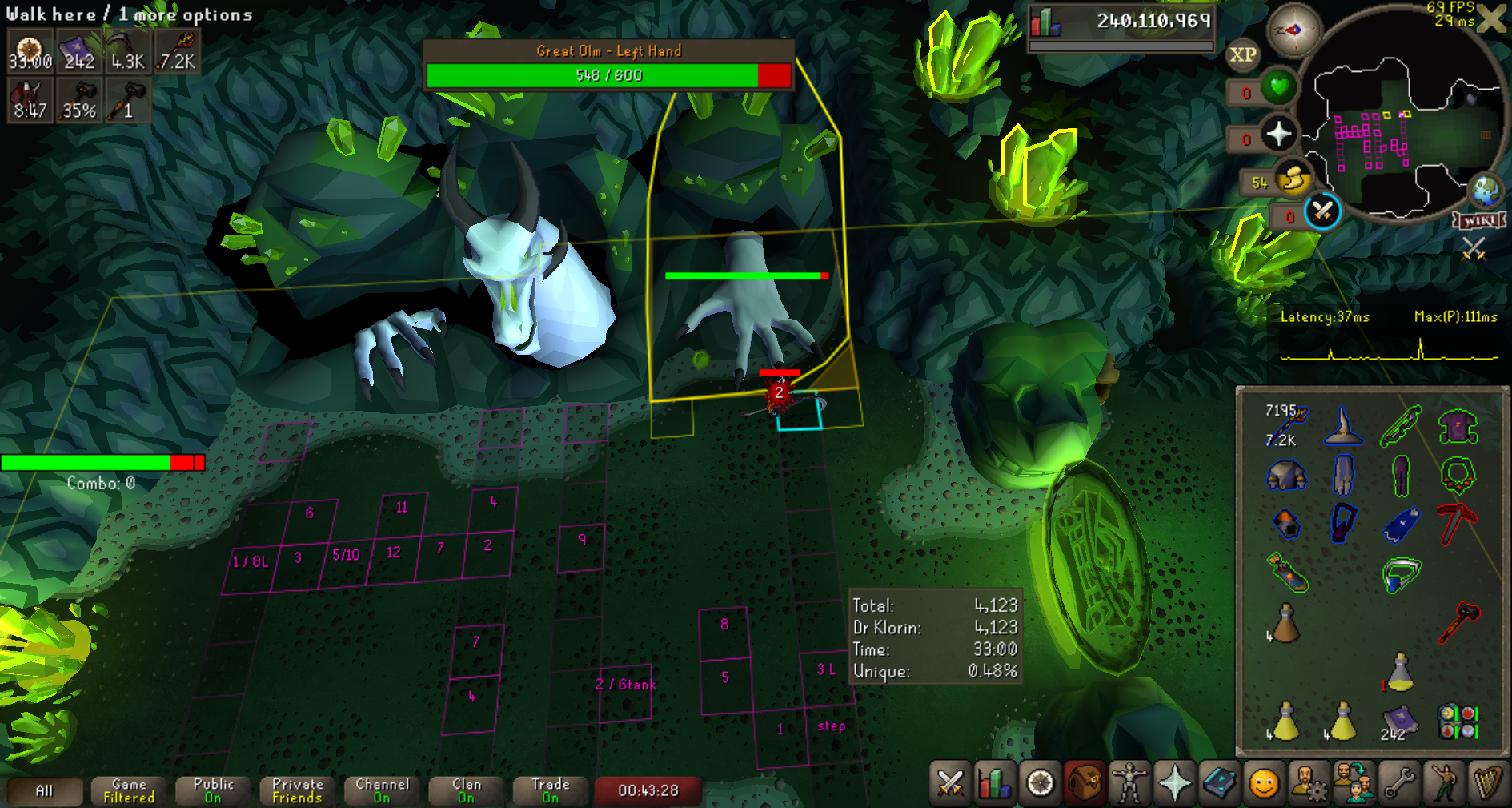Click the Trade chat filter button
1512x808 pixels.
point(550,790)
